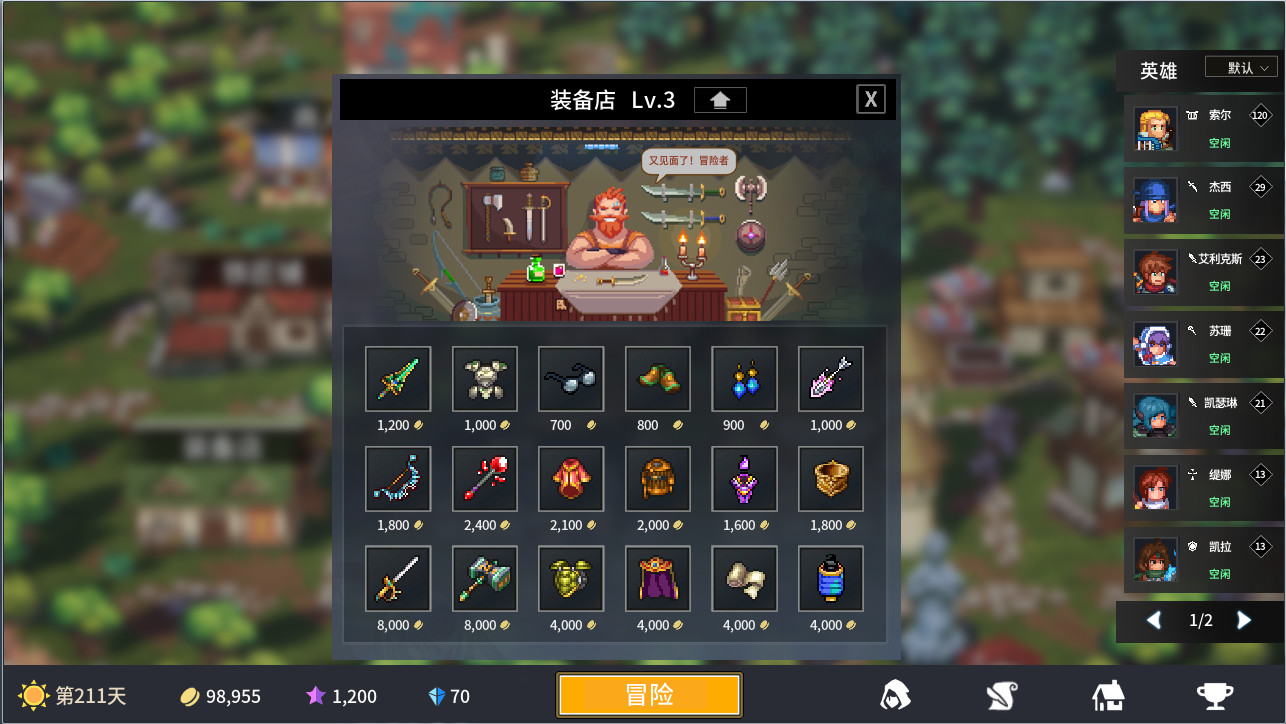1286x724 pixels.
Task: Click the shop upgrade arrow next to Lv.3
Action: coord(720,99)
